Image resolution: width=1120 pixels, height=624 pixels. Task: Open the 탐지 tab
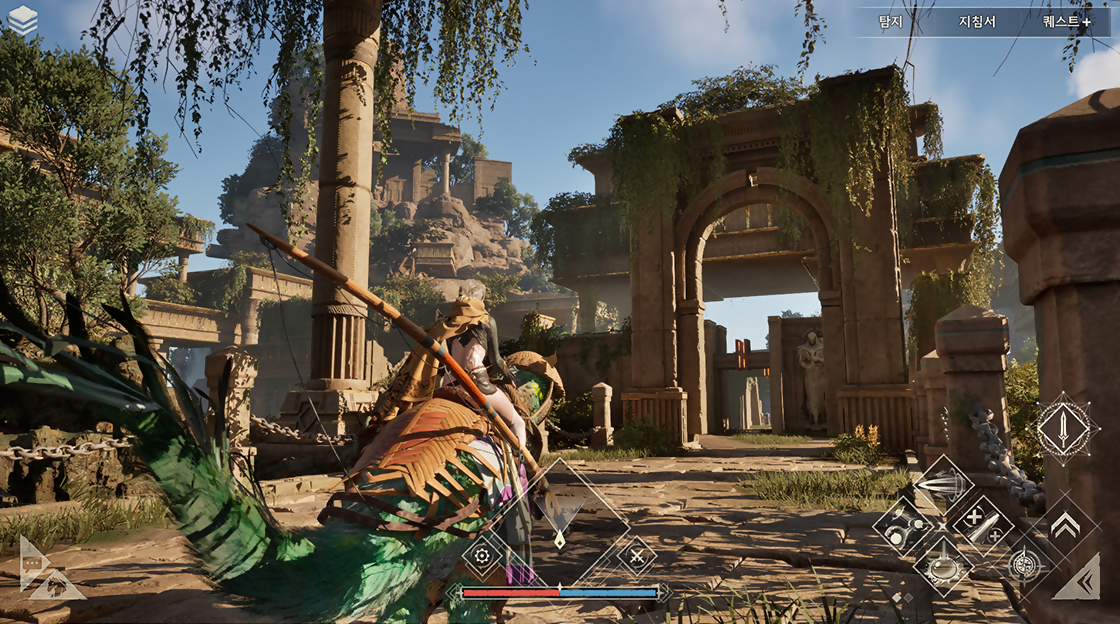tap(890, 21)
